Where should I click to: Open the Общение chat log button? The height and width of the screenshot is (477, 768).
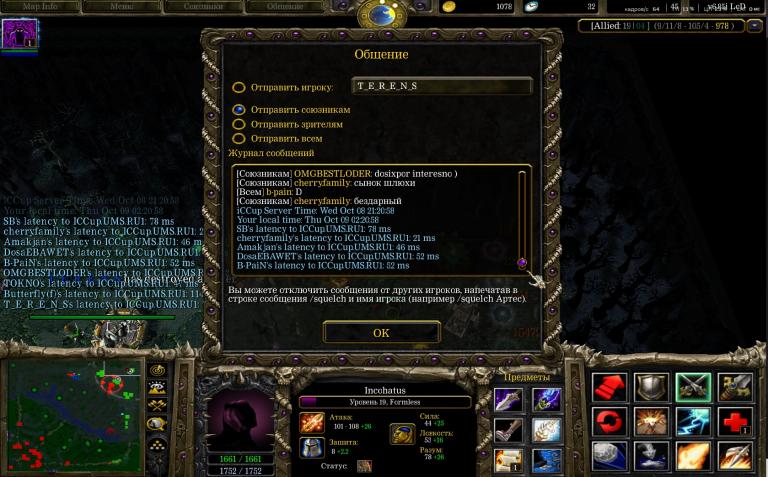pyautogui.click(x=285, y=6)
